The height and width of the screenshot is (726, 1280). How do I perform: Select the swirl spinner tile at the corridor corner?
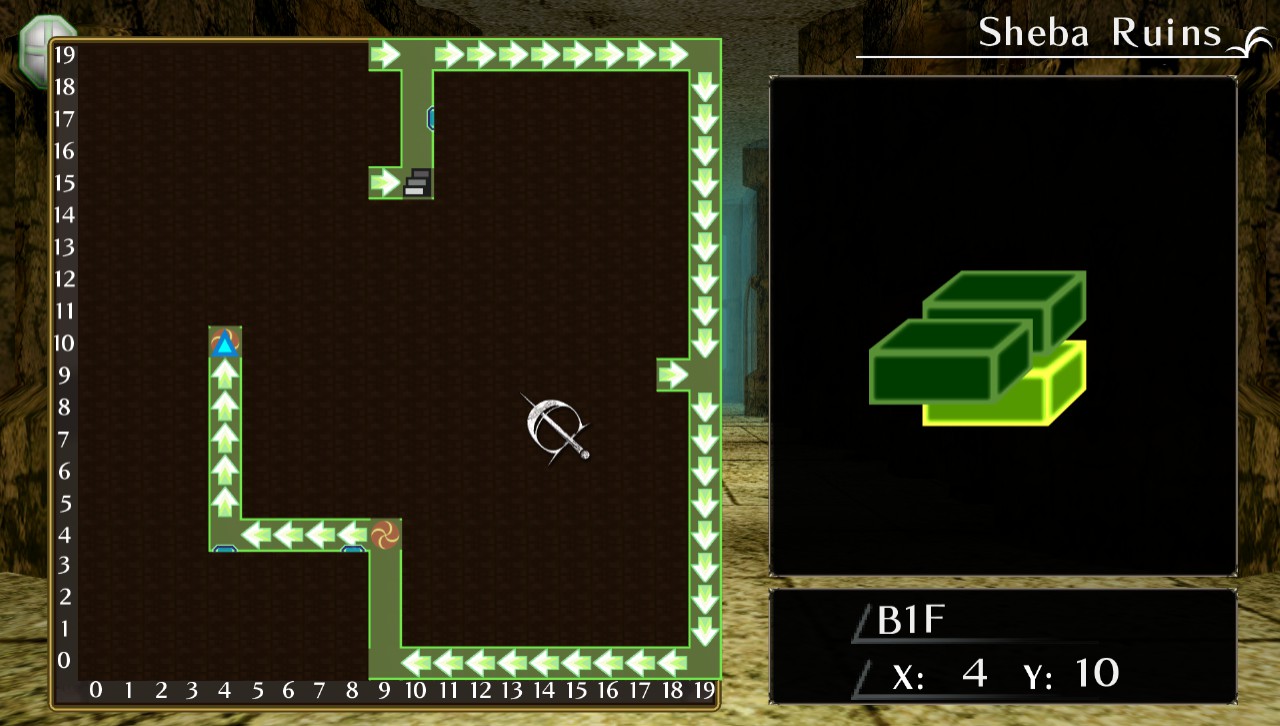coord(384,536)
